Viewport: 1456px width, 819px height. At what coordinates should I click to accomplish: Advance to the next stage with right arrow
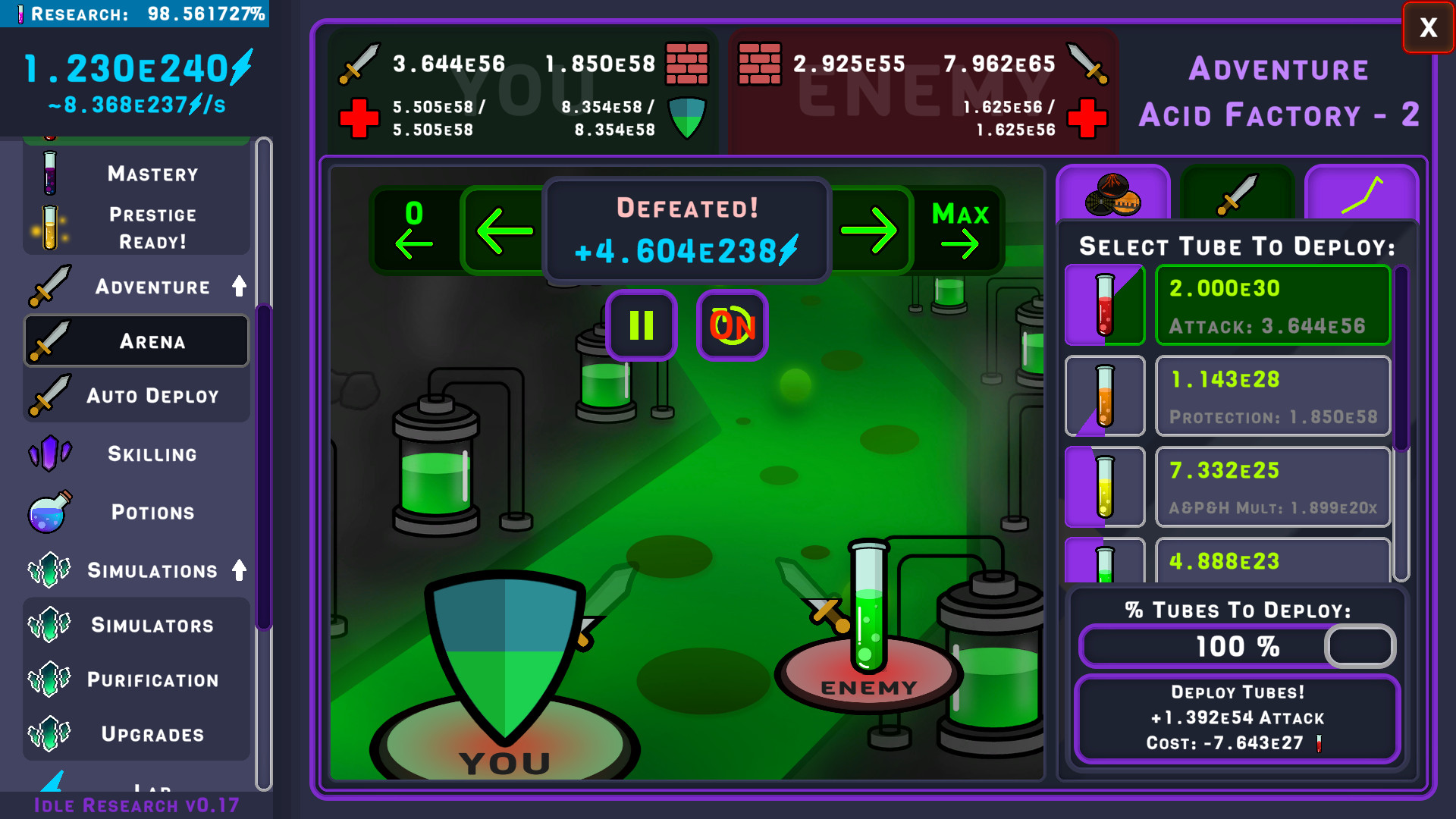[x=871, y=230]
